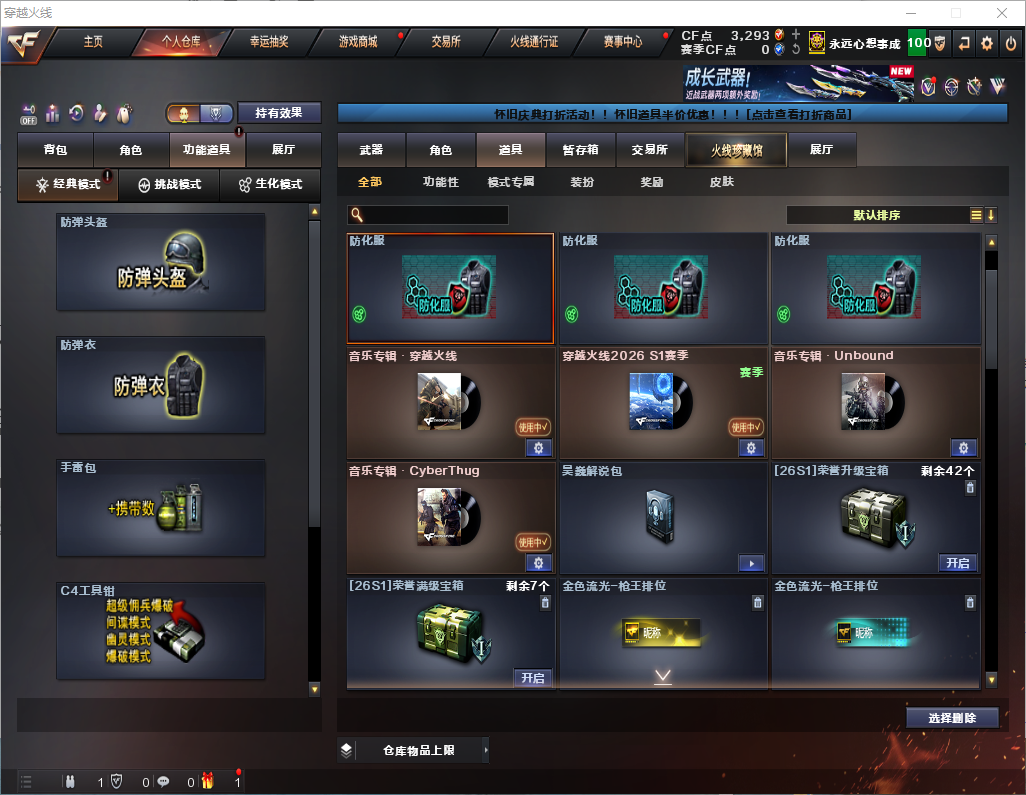
Task: Click the 吴巍解说包 play button
Action: click(x=751, y=564)
